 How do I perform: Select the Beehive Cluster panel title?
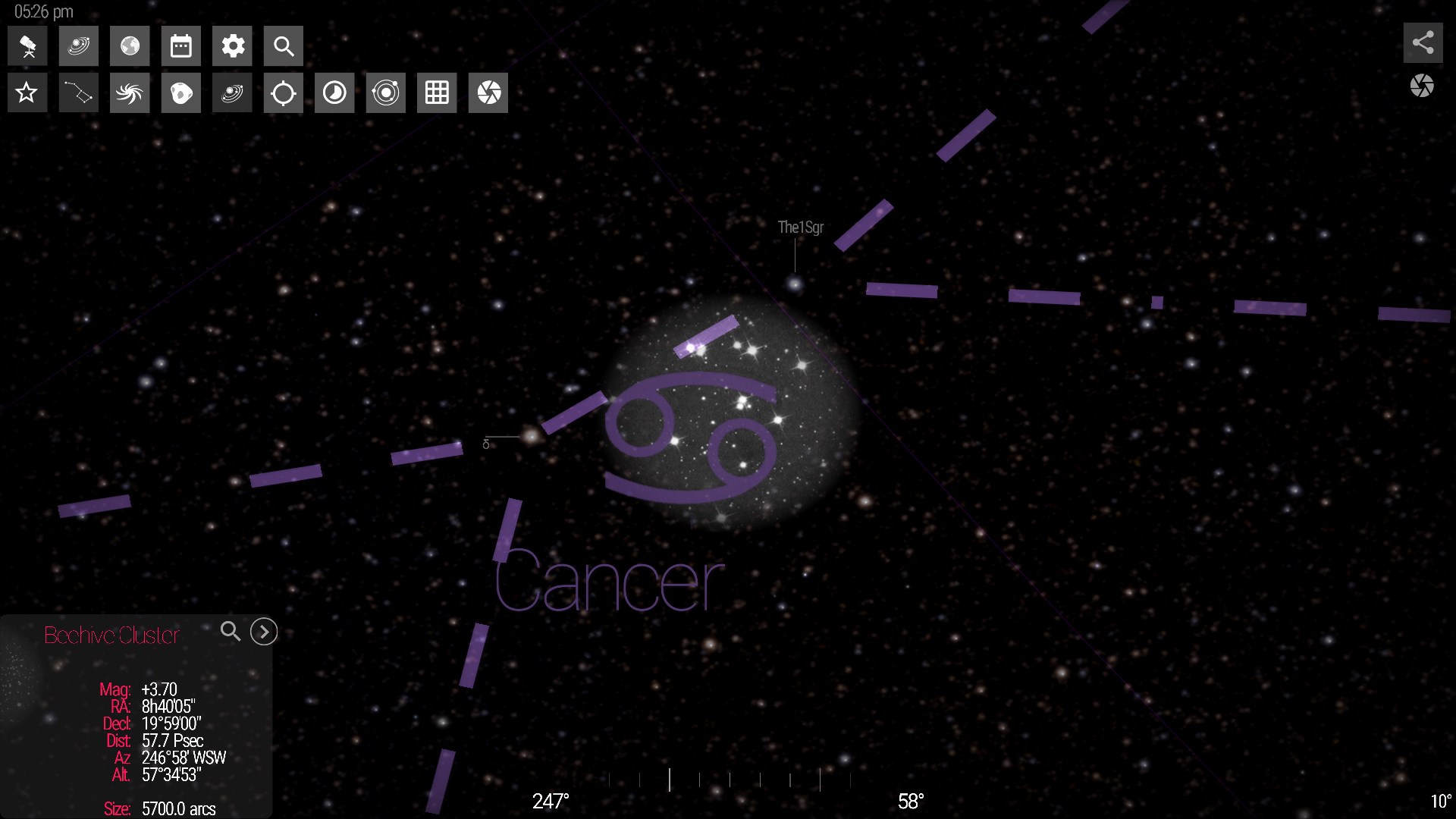click(x=111, y=635)
